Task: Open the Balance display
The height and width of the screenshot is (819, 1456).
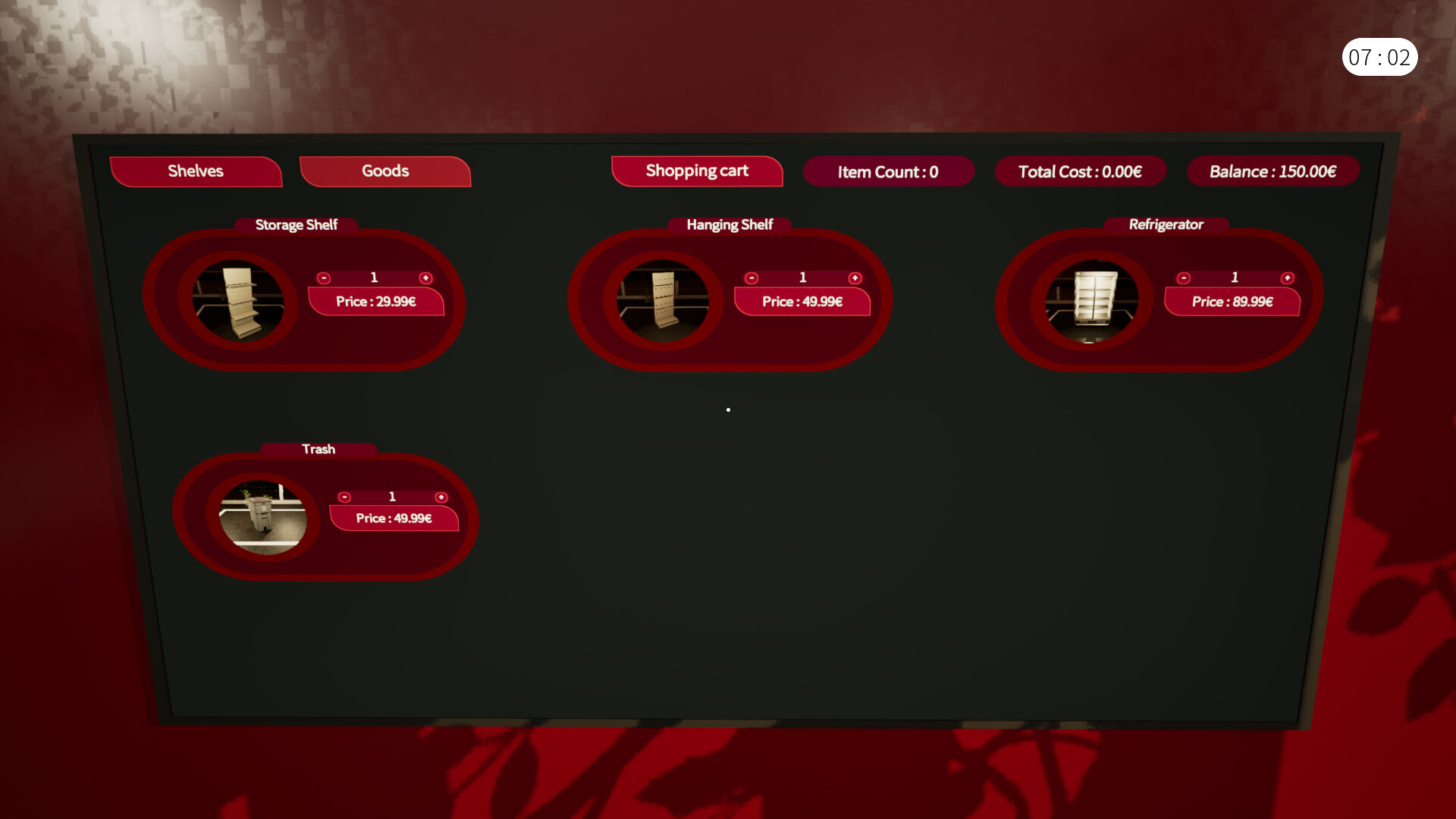Action: tap(1272, 171)
